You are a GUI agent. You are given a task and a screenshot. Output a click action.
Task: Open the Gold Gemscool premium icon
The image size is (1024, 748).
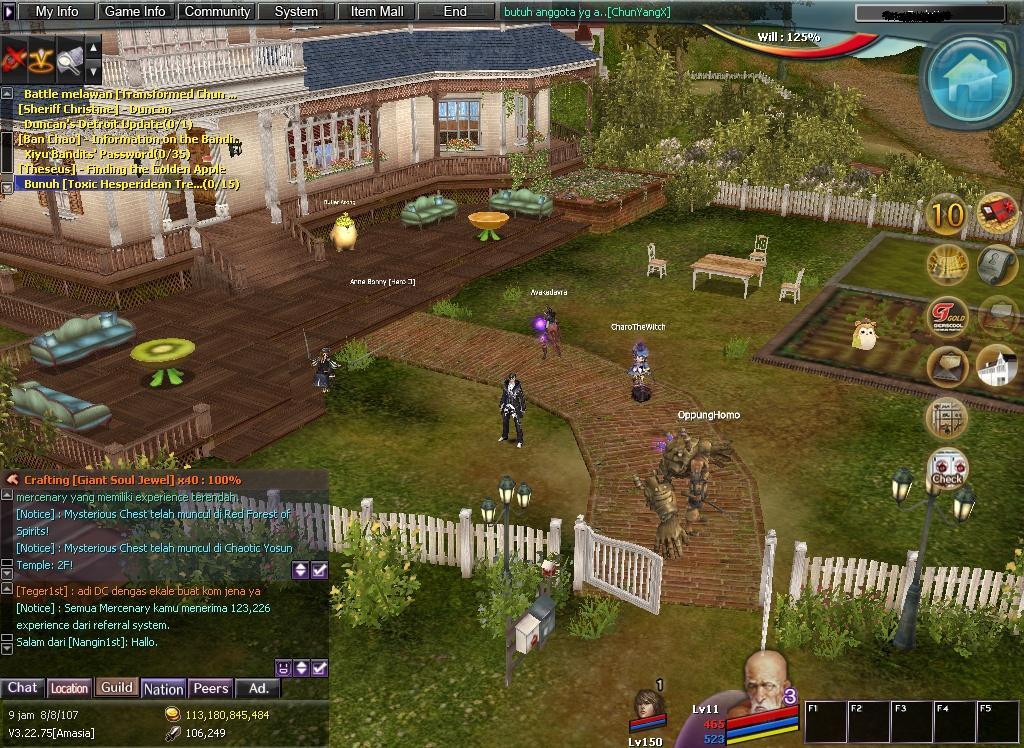tap(947, 317)
